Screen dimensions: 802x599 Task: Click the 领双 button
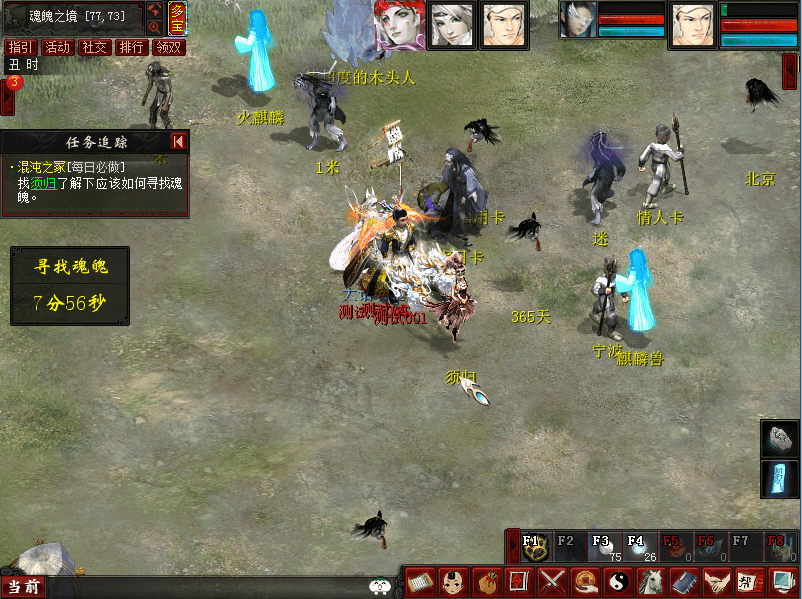[x=168, y=47]
